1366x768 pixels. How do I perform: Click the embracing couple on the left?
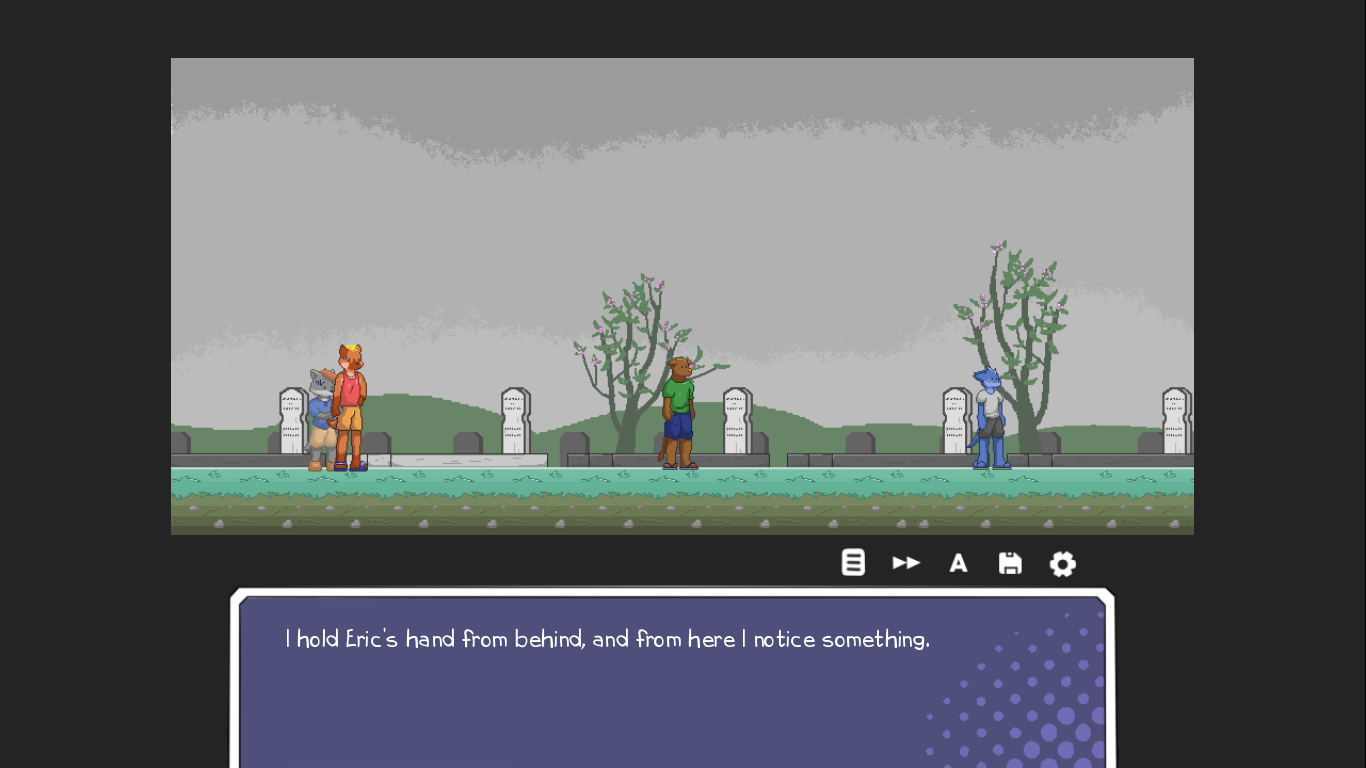[336, 410]
